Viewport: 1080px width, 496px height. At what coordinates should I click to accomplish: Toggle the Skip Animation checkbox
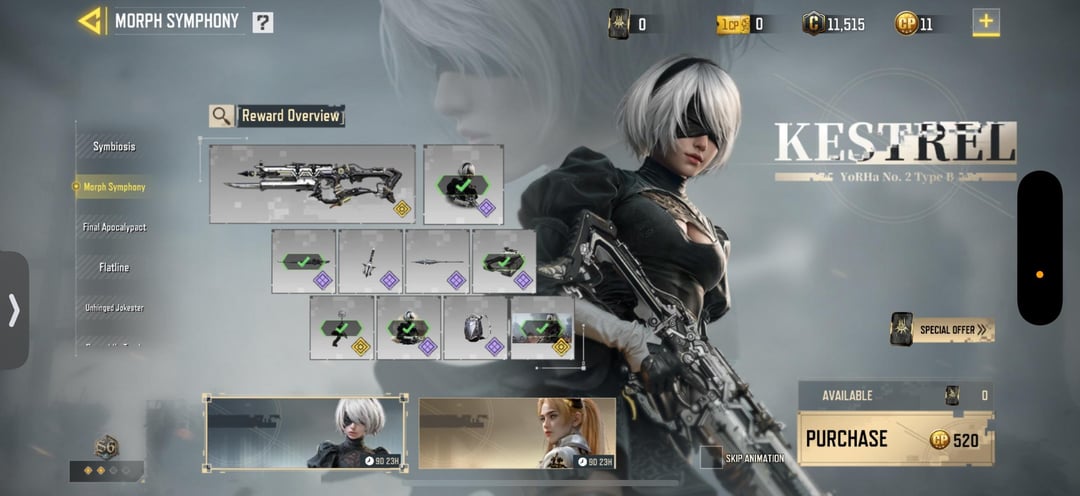tap(710, 458)
